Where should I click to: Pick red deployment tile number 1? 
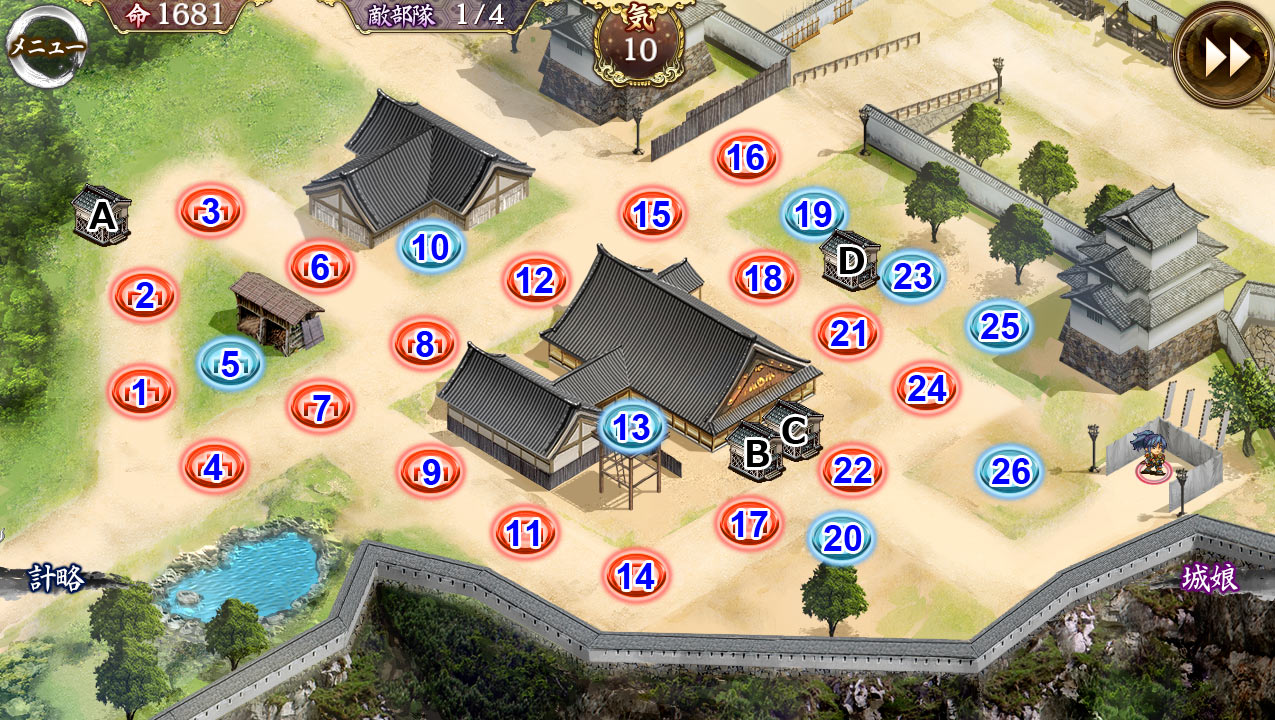pos(141,392)
